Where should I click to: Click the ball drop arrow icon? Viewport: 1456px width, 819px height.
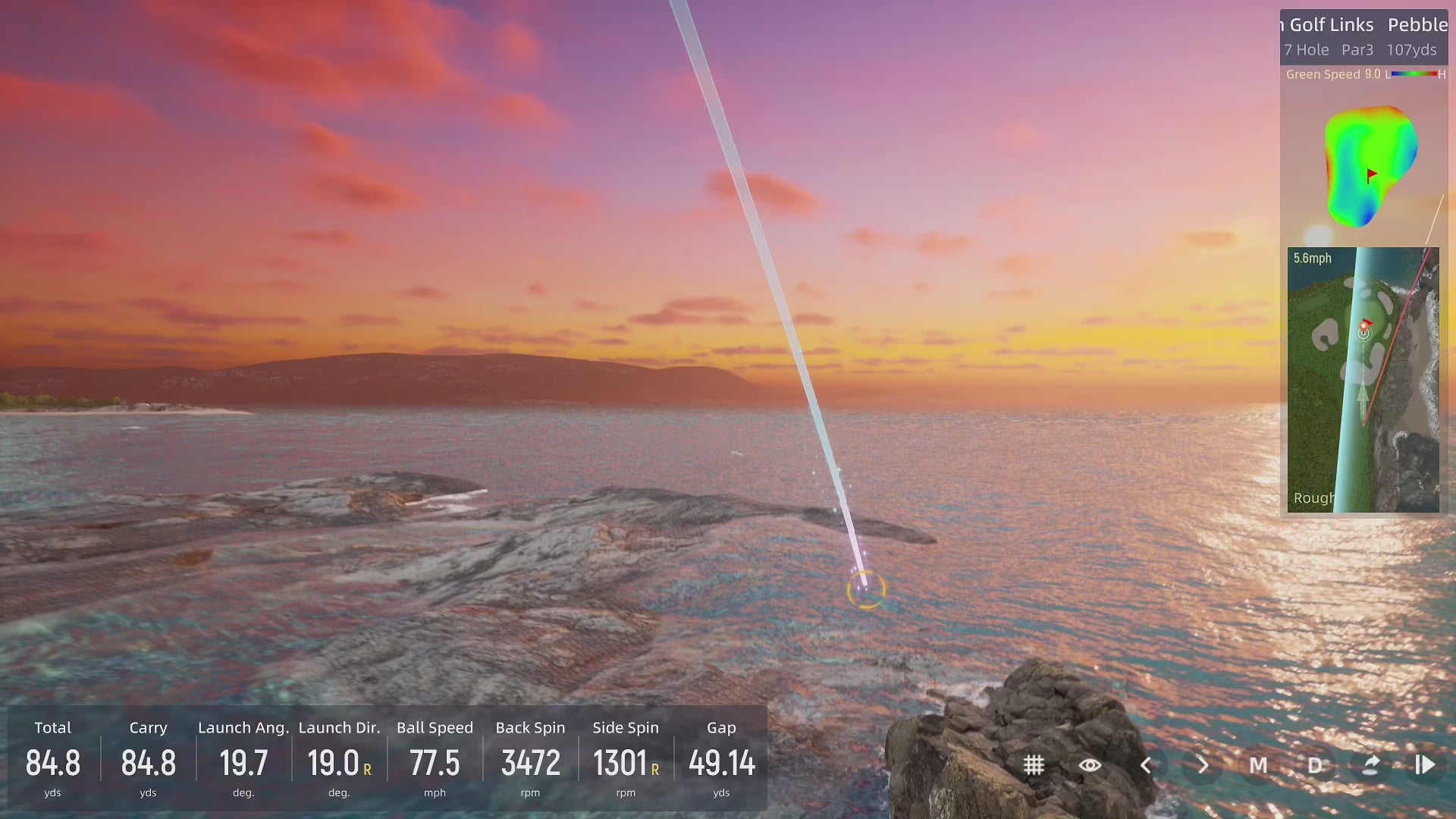pyautogui.click(x=1370, y=765)
